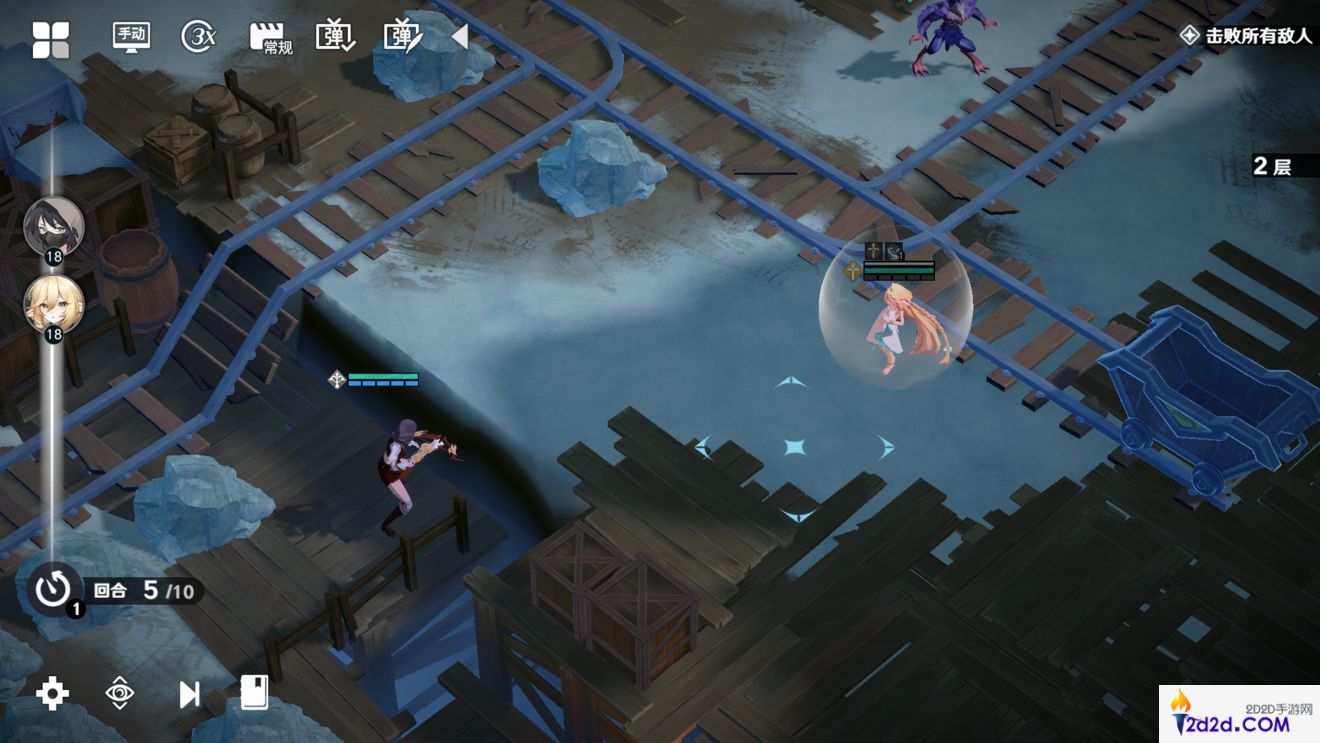Screen dimensions: 1320x743
Task: Open the bookmarked journal book
Action: pyautogui.click(x=254, y=692)
